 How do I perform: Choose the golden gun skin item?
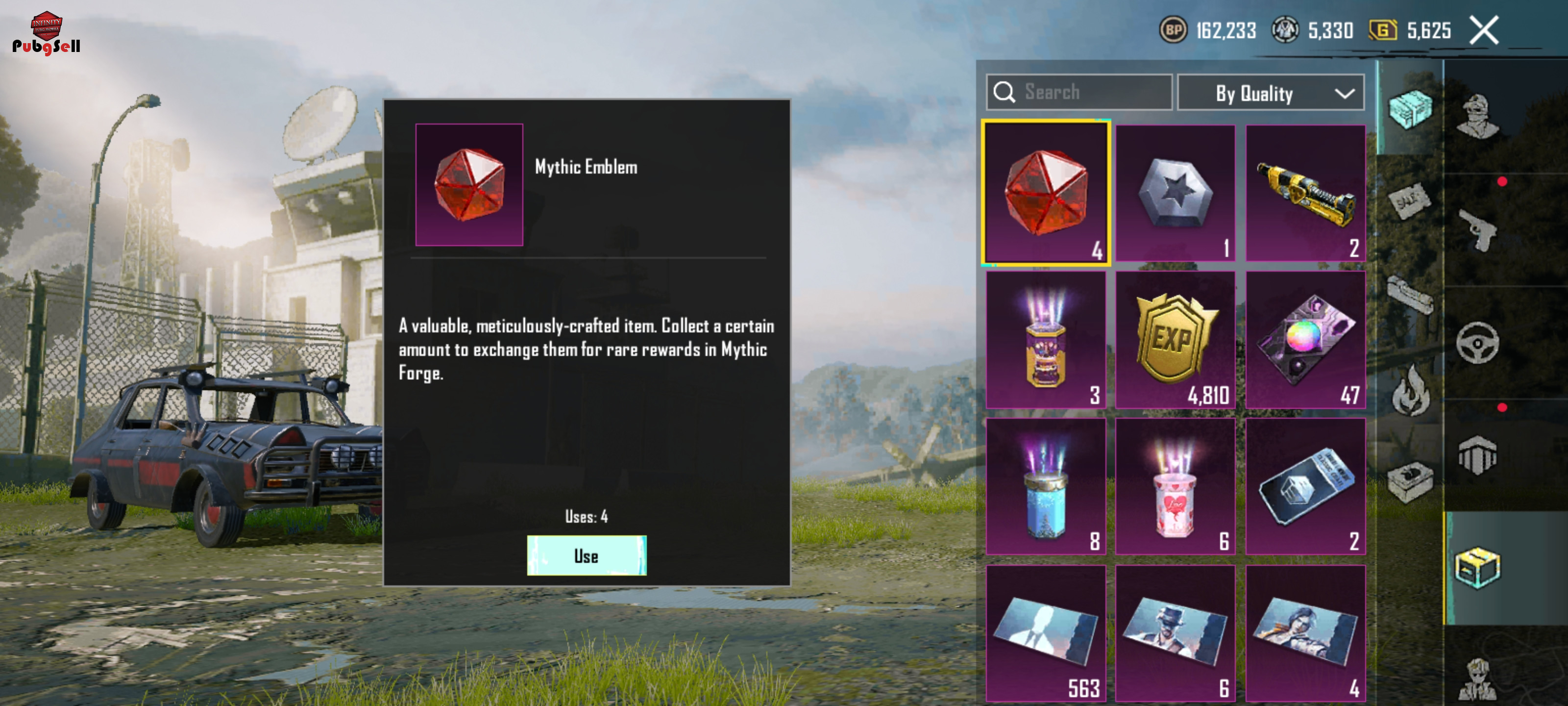(1305, 193)
